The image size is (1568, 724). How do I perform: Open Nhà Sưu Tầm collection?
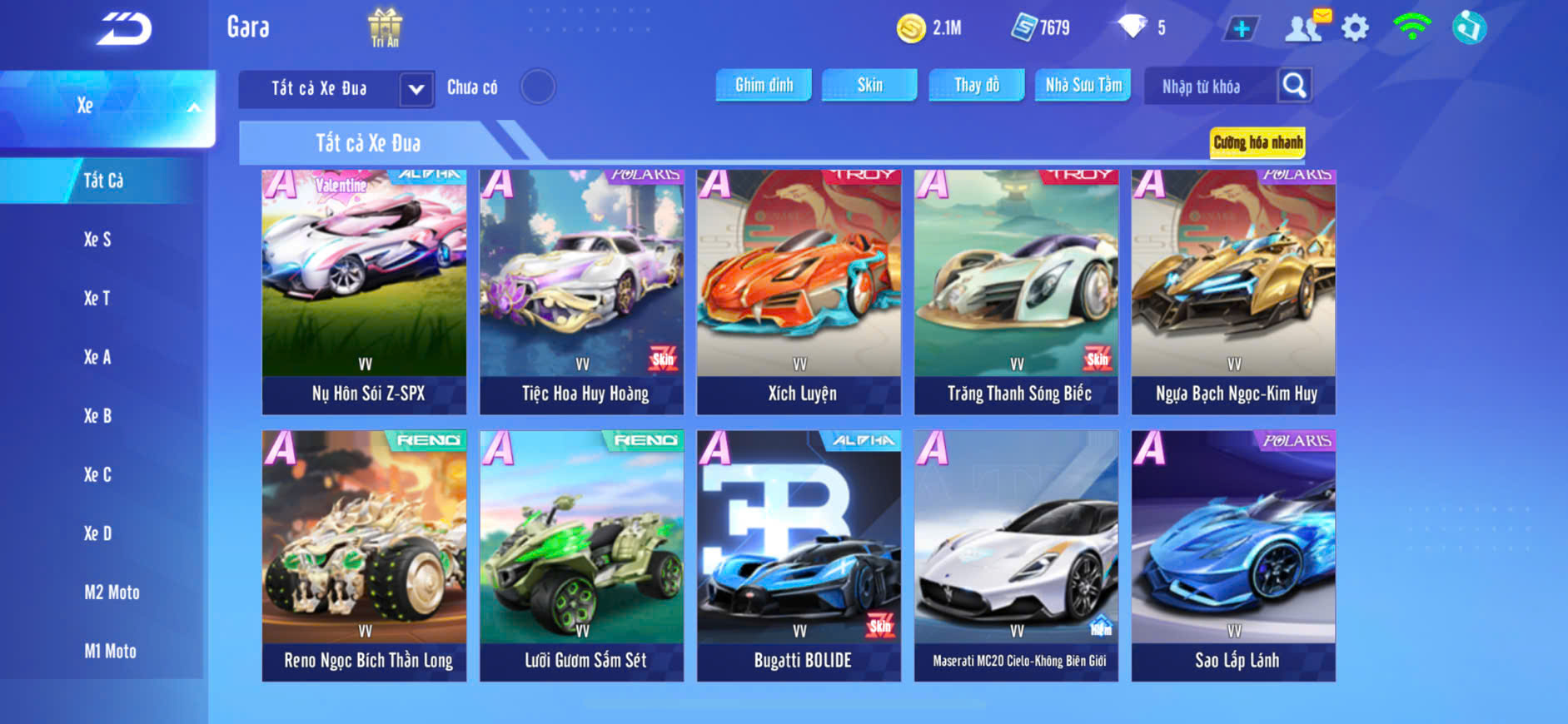click(1083, 85)
